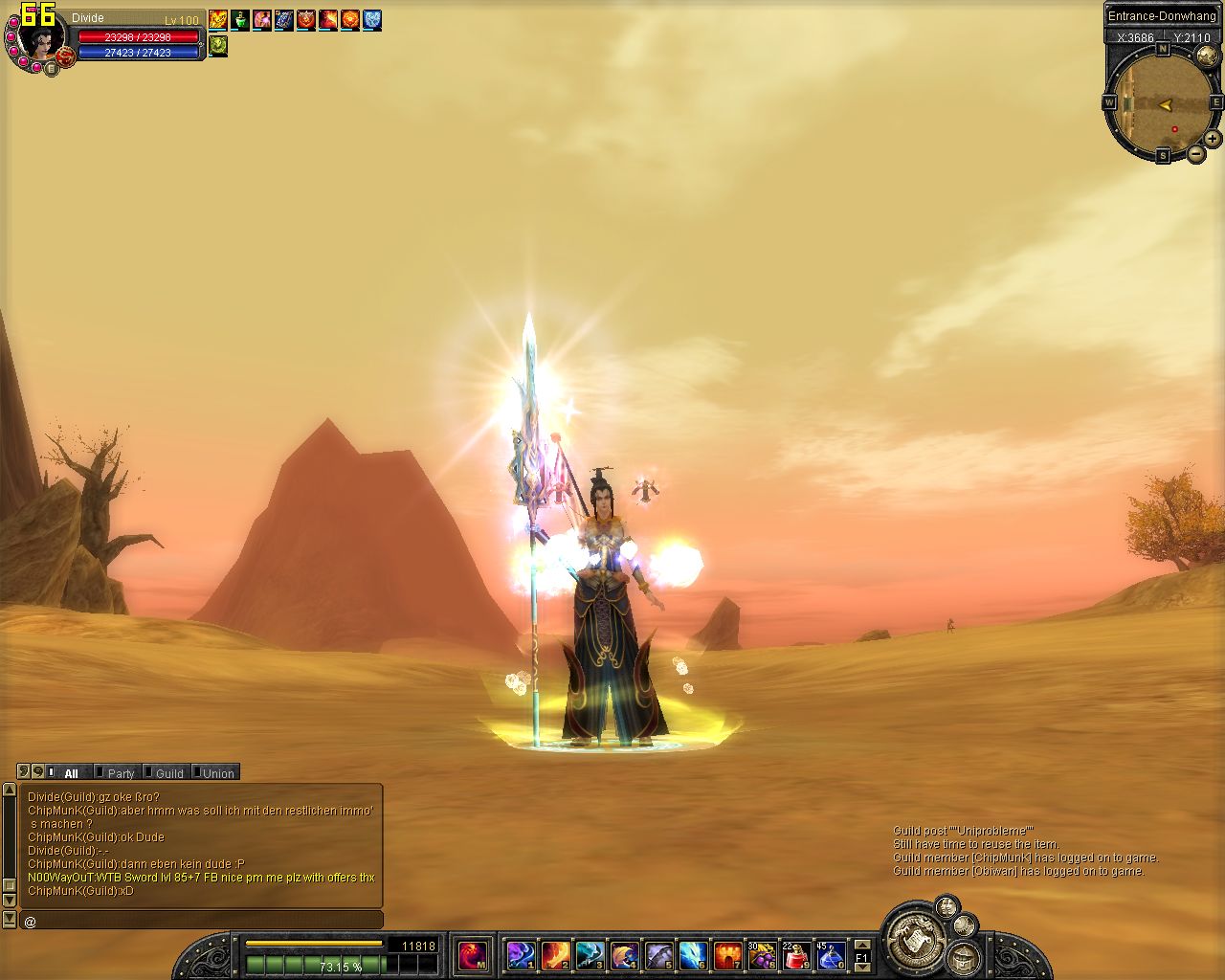Activate the fire skill in hotbar slot 2
1225x980 pixels.
click(555, 954)
